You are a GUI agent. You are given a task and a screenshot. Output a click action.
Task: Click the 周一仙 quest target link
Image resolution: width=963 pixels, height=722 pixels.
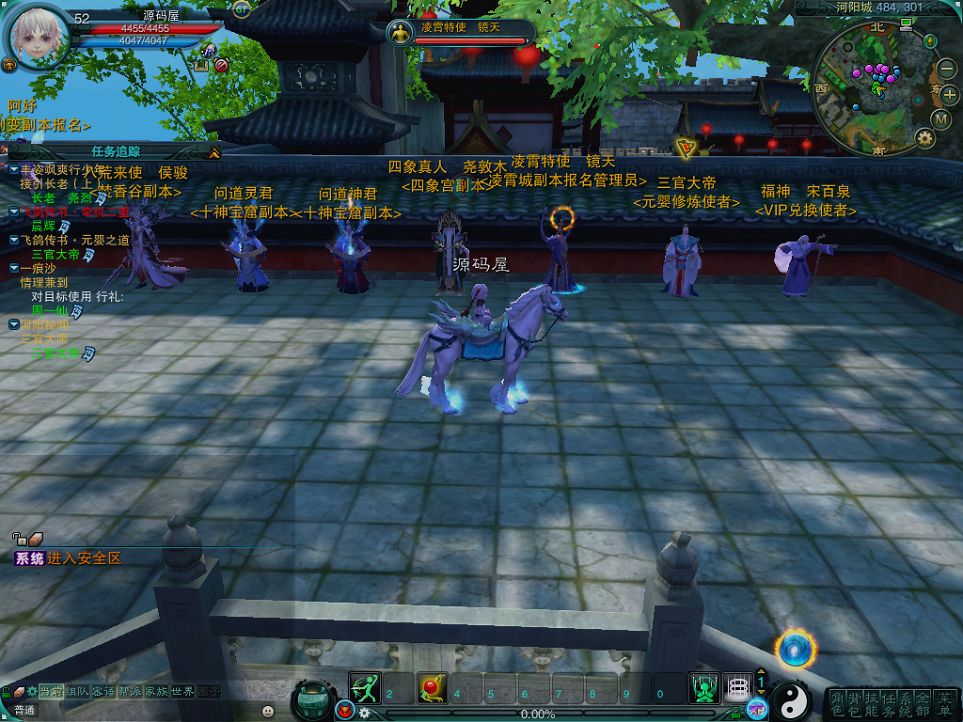tap(47, 311)
